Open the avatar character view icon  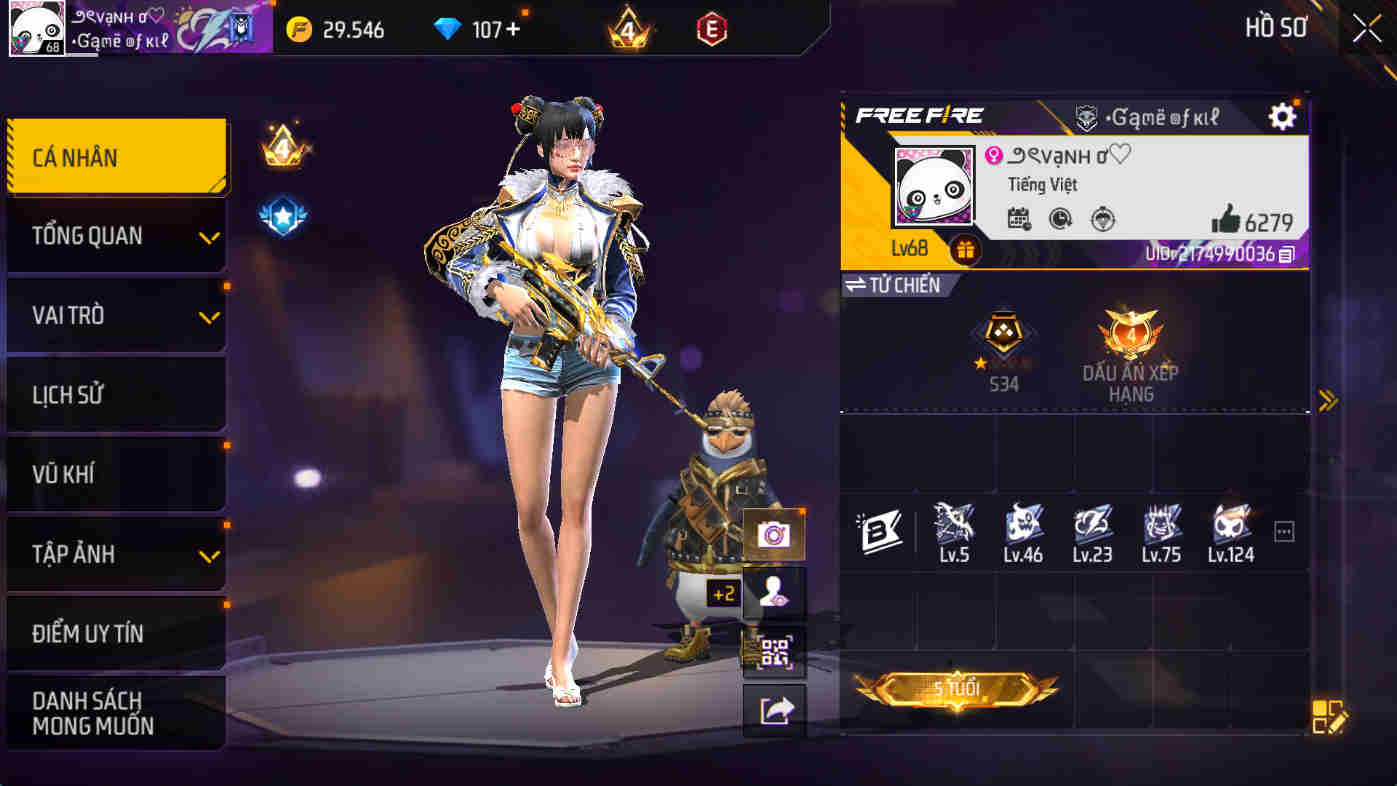click(774, 594)
